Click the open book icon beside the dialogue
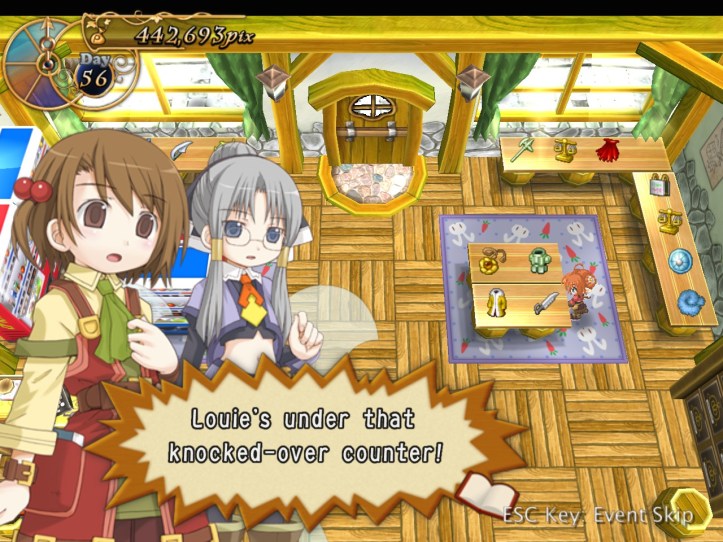 click(x=487, y=494)
